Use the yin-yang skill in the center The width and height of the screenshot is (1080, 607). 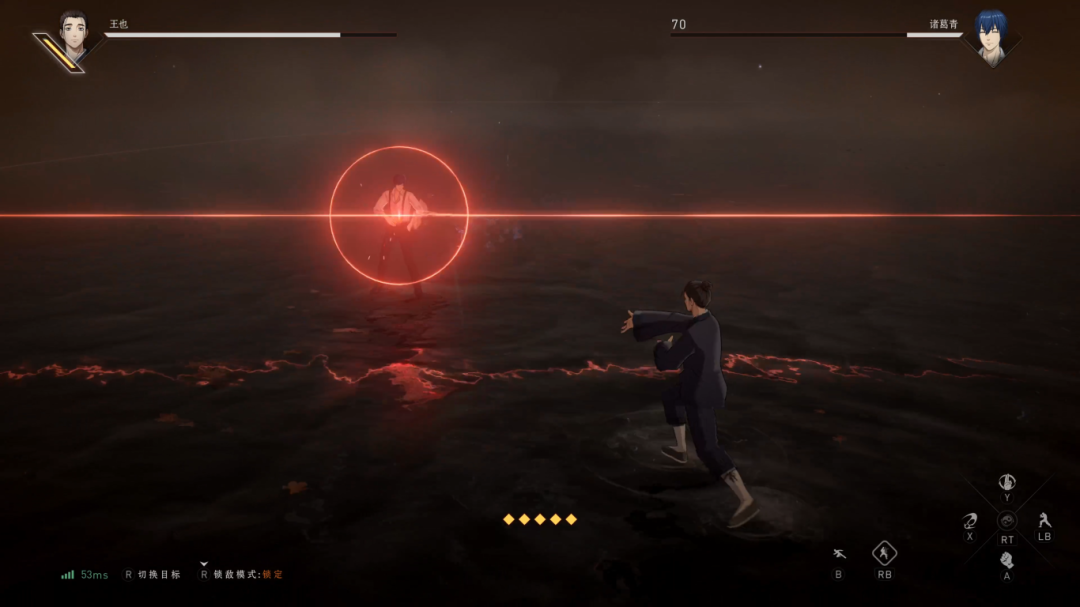1007,521
